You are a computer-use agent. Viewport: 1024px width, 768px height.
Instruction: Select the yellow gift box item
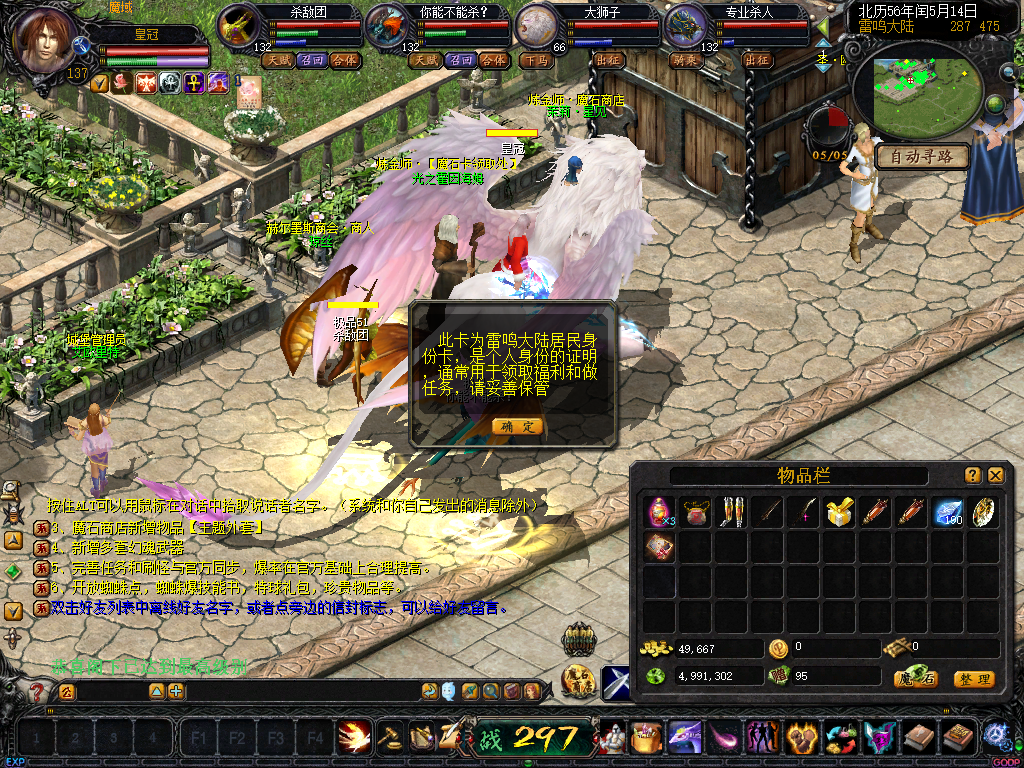click(x=838, y=512)
